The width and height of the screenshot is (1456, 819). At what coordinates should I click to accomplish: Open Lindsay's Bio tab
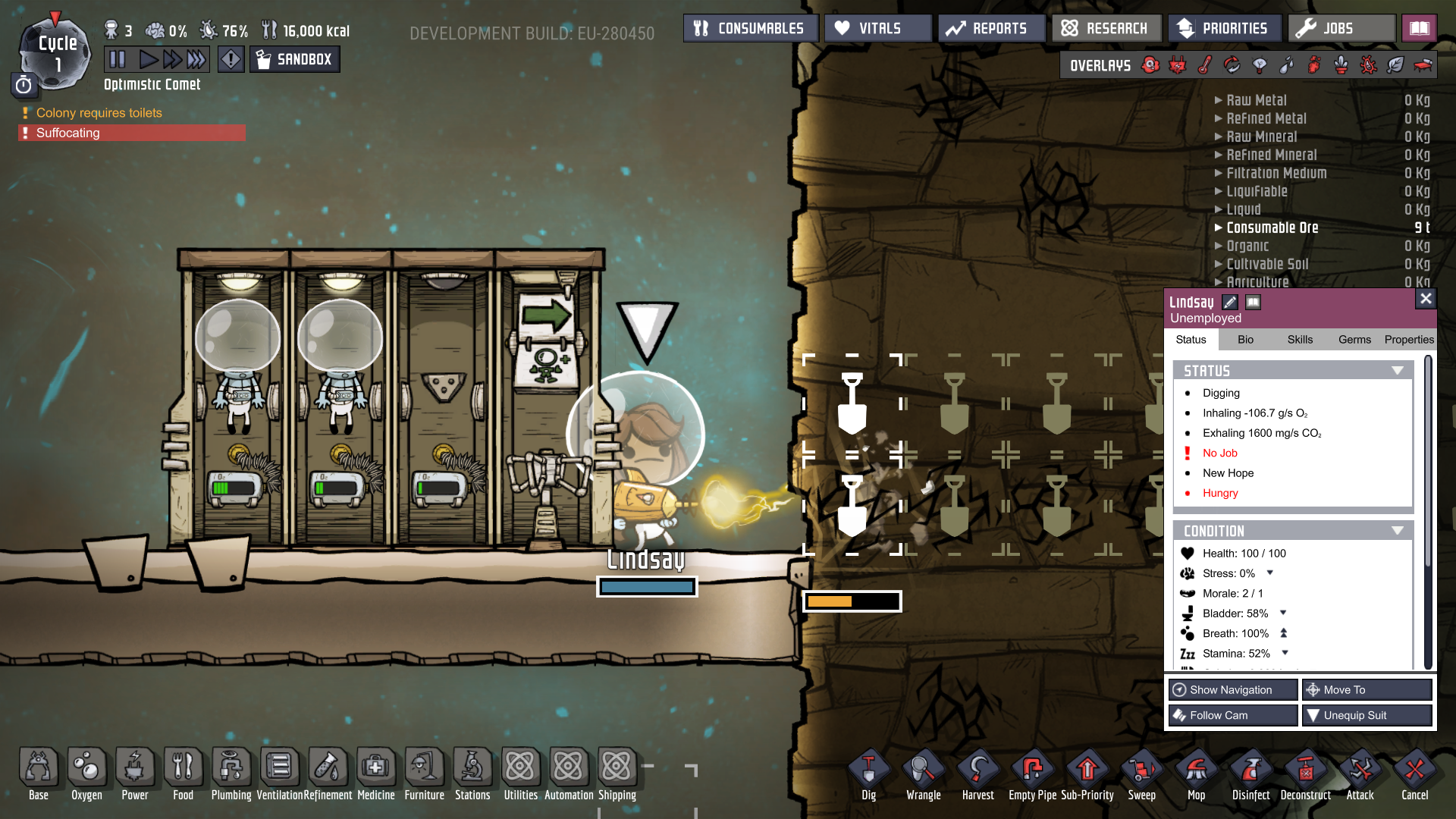(1245, 340)
